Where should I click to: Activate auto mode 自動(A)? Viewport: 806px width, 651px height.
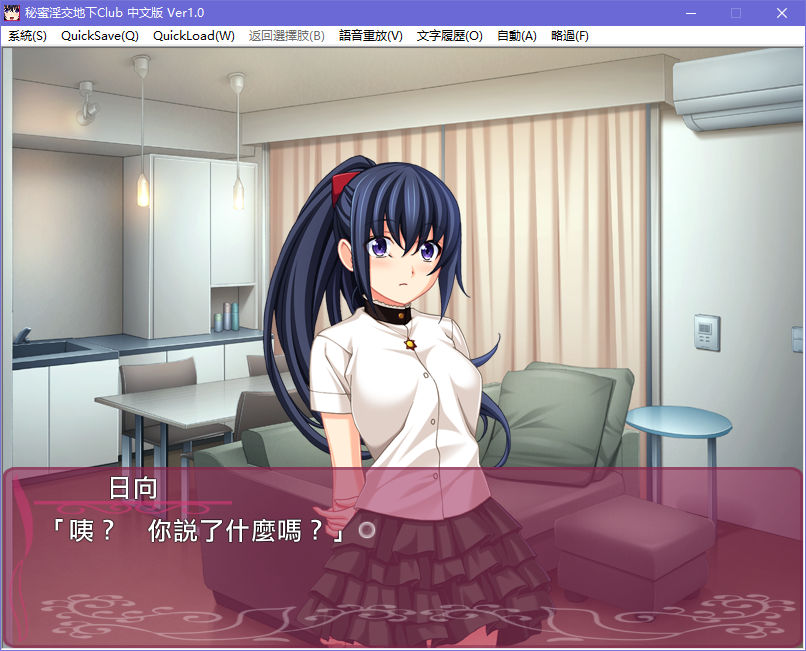(x=516, y=36)
